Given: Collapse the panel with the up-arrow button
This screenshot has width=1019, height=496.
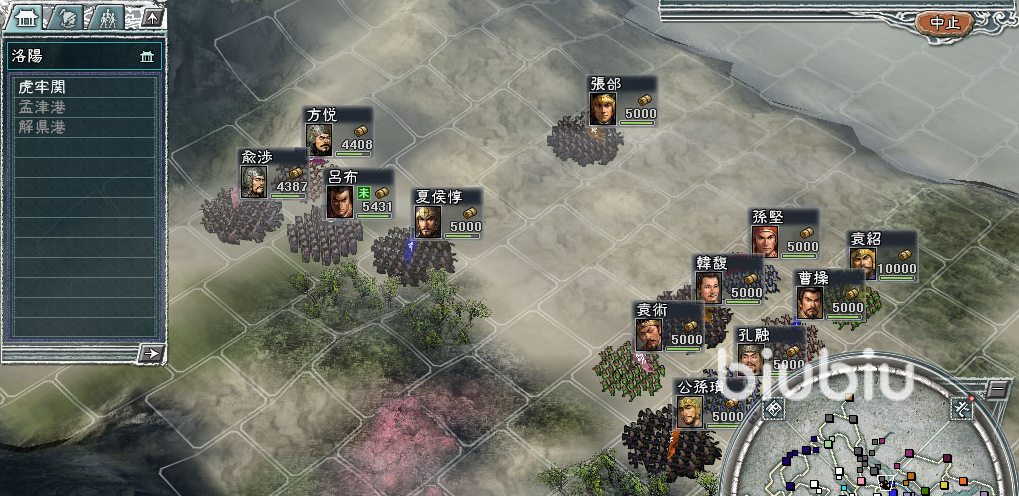Looking at the screenshot, I should point(151,17).
